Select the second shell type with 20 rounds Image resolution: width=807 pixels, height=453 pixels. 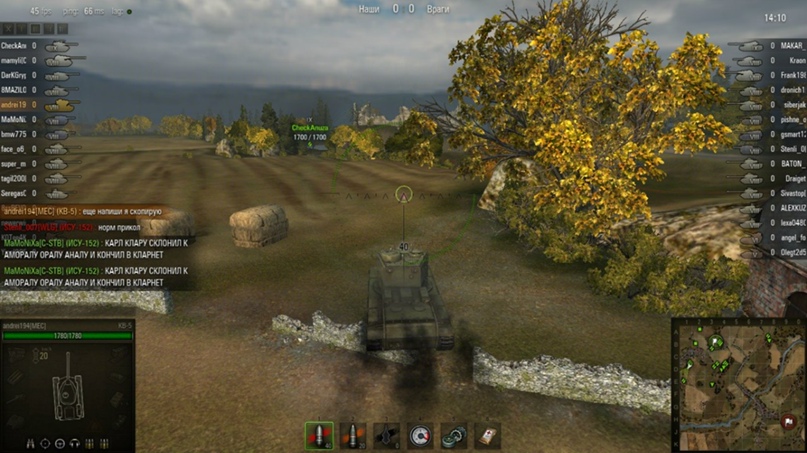(x=352, y=436)
